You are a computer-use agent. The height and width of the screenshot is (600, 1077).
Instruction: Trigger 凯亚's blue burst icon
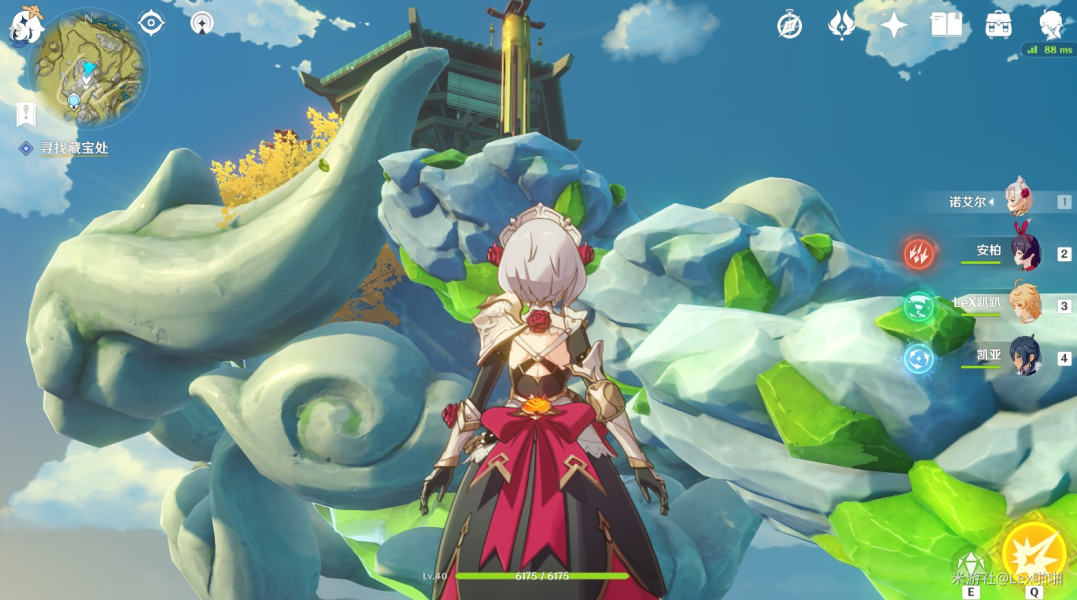tap(919, 357)
